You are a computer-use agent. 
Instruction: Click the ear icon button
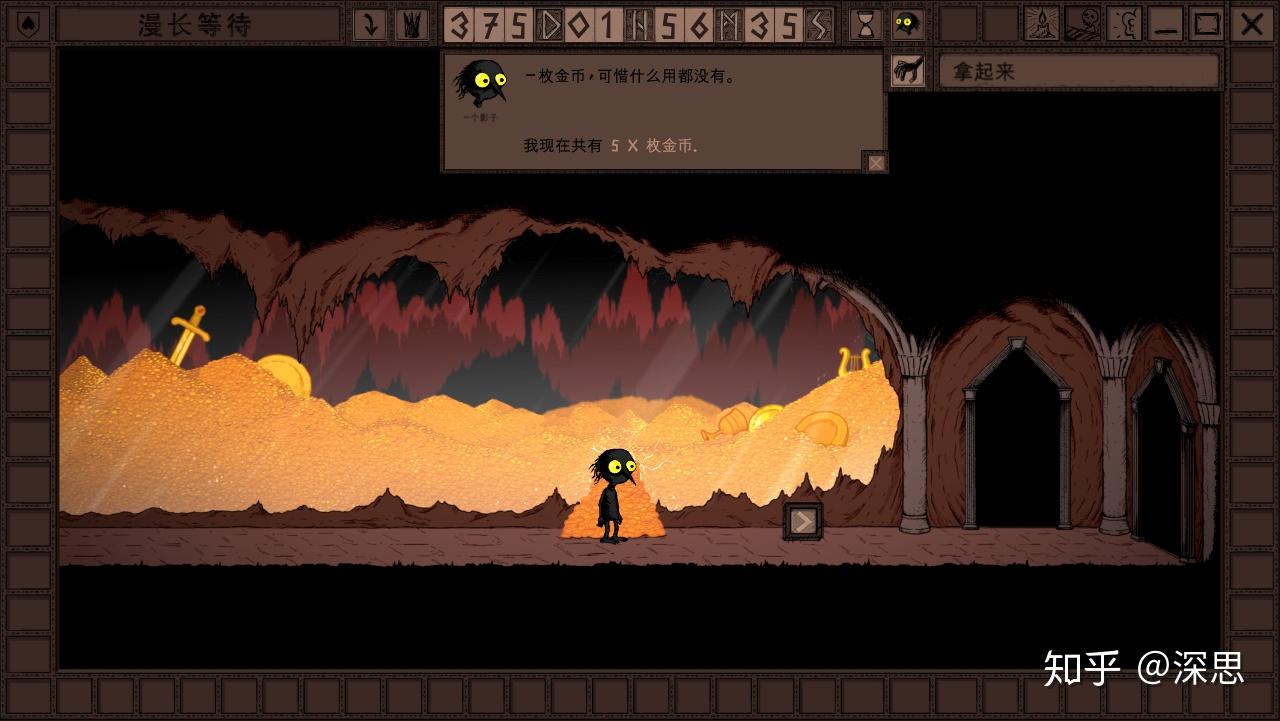[x=1125, y=24]
